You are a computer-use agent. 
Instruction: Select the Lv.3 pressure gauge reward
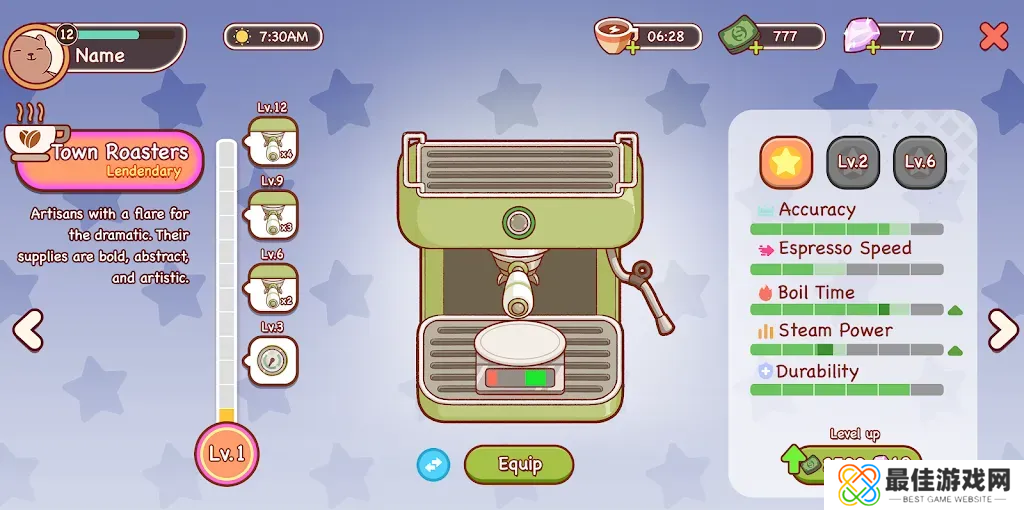(272, 361)
